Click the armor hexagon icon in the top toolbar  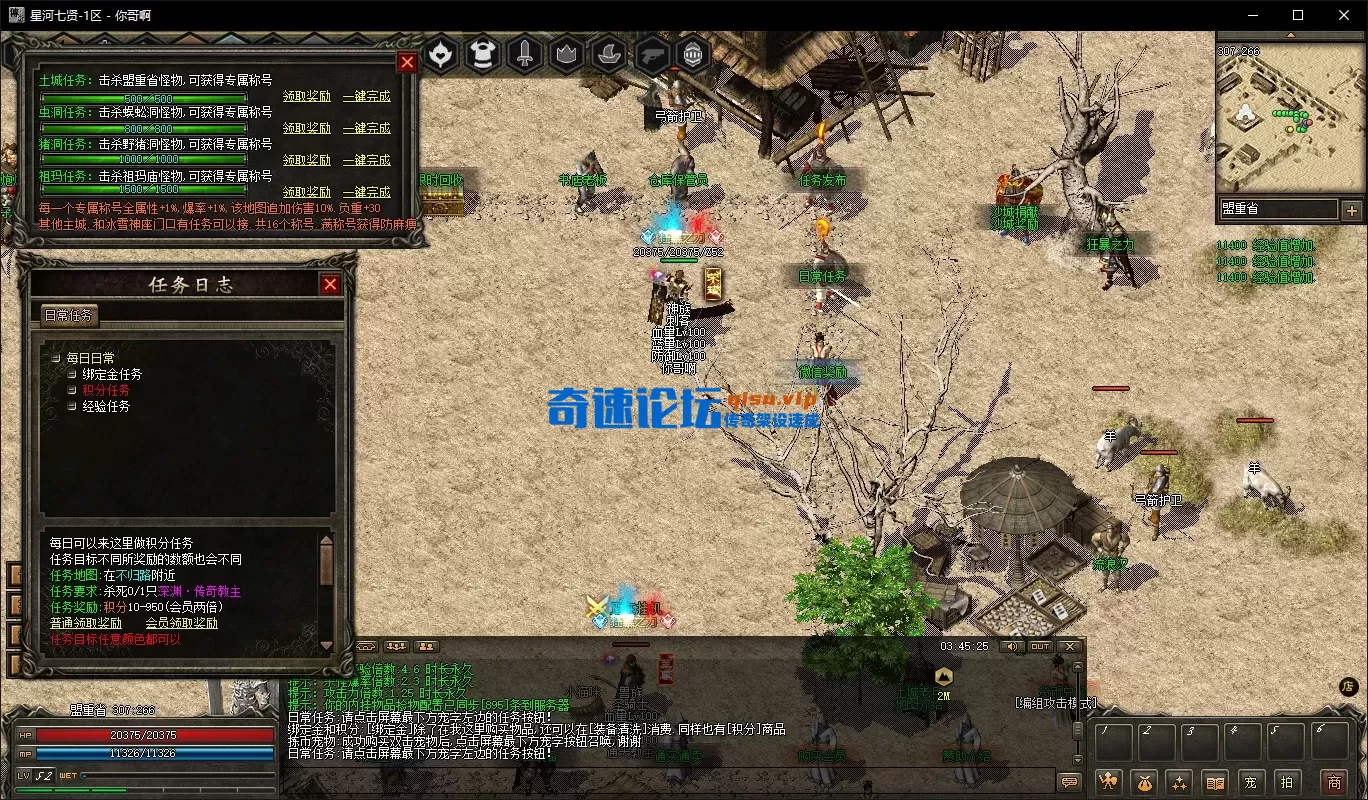point(482,54)
